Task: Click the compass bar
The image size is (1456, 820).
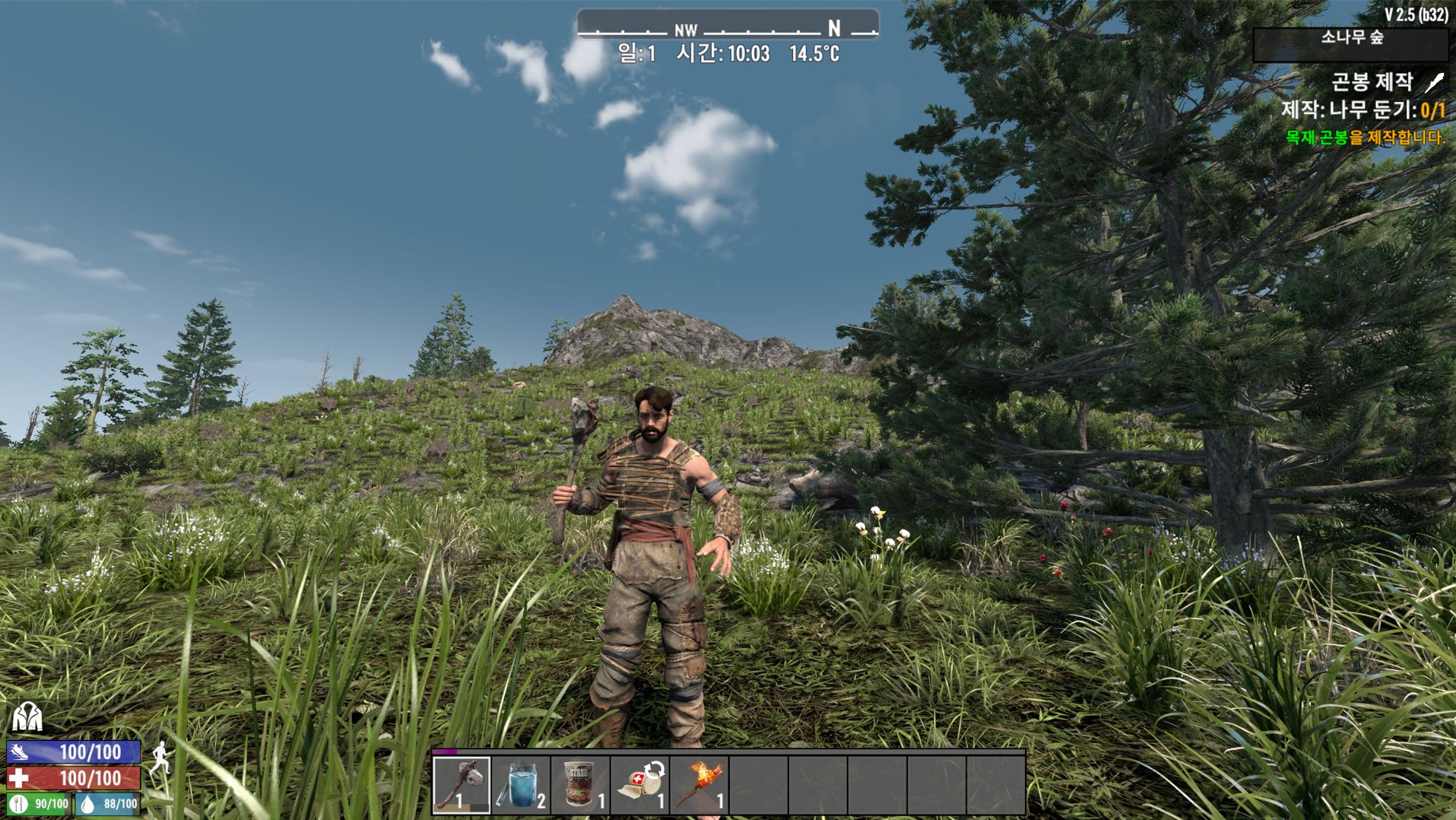Action: point(728,25)
